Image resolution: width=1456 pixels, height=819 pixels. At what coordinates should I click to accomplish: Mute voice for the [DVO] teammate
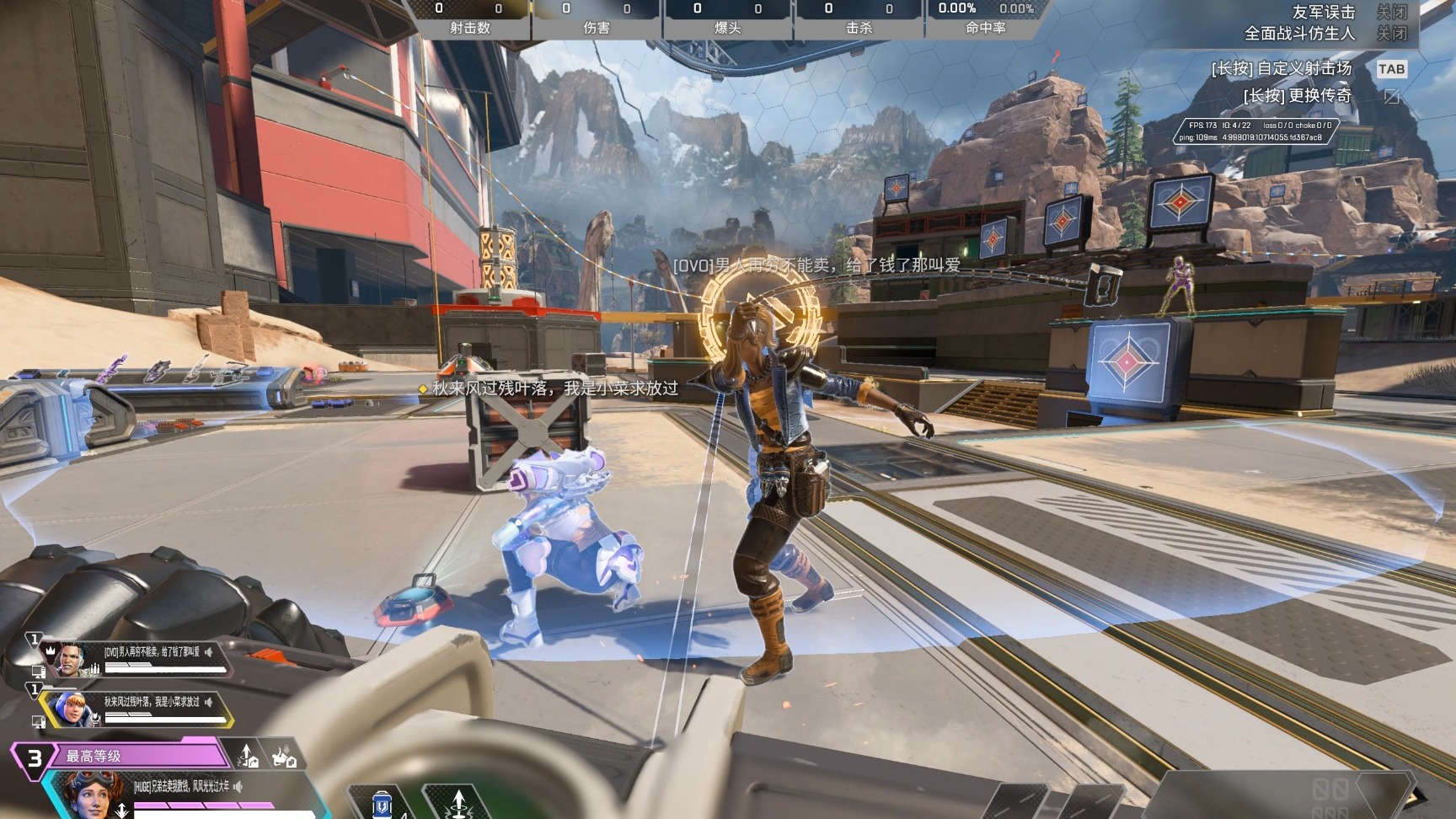(x=209, y=652)
